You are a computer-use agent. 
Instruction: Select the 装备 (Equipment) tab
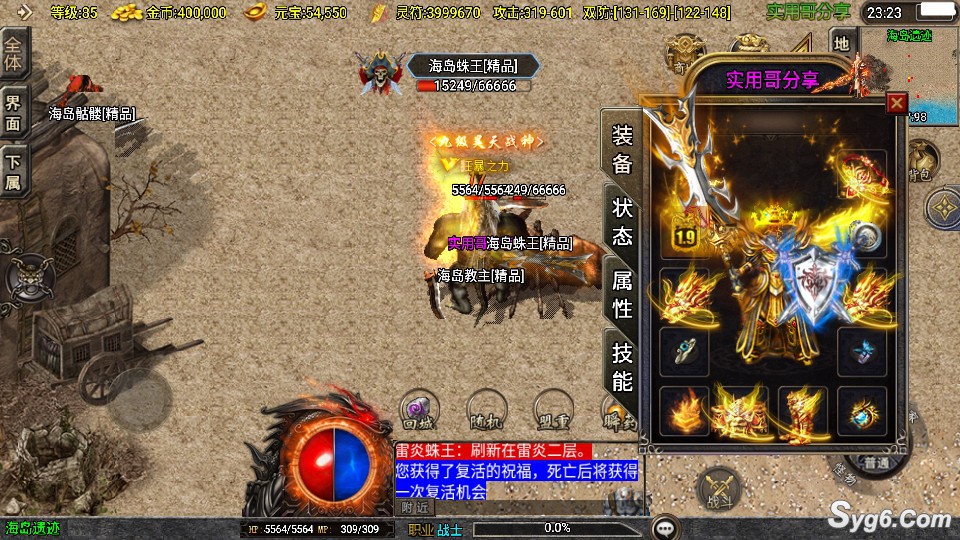click(x=622, y=150)
